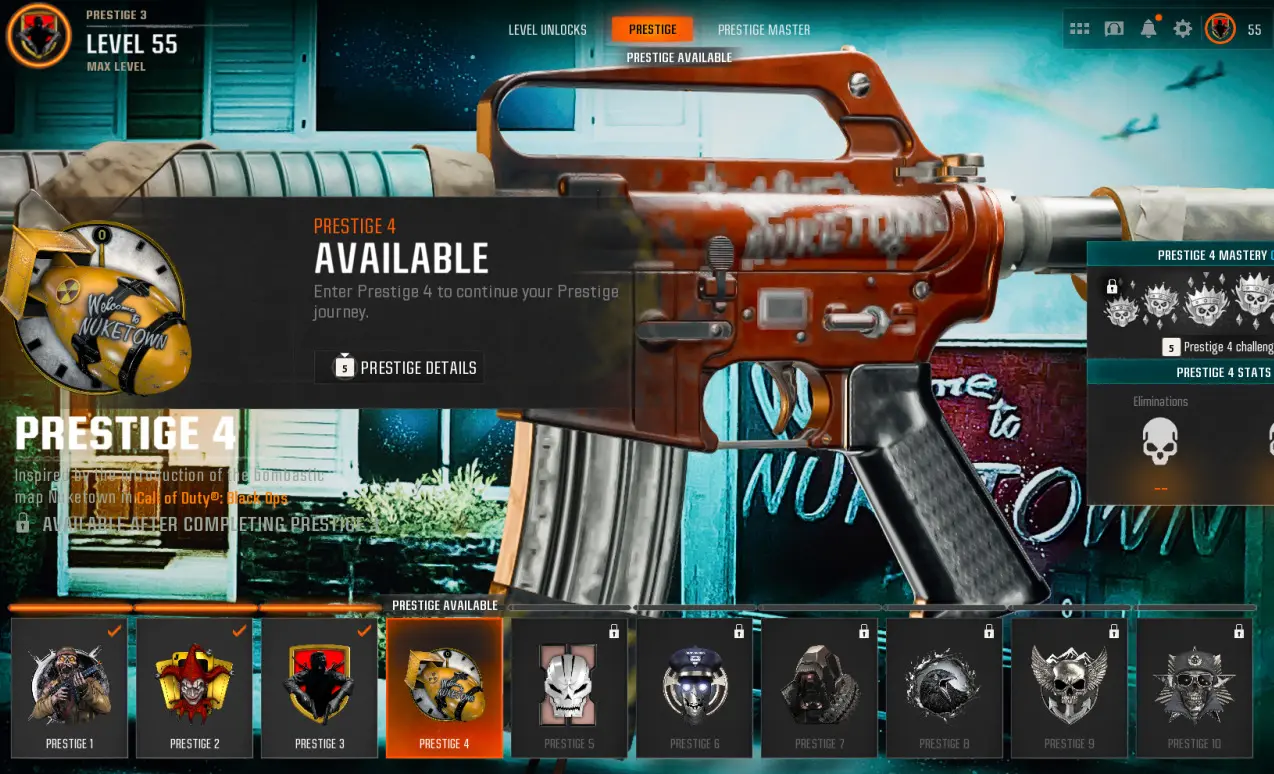Select the Prestige 3 emblem tile

click(320, 688)
